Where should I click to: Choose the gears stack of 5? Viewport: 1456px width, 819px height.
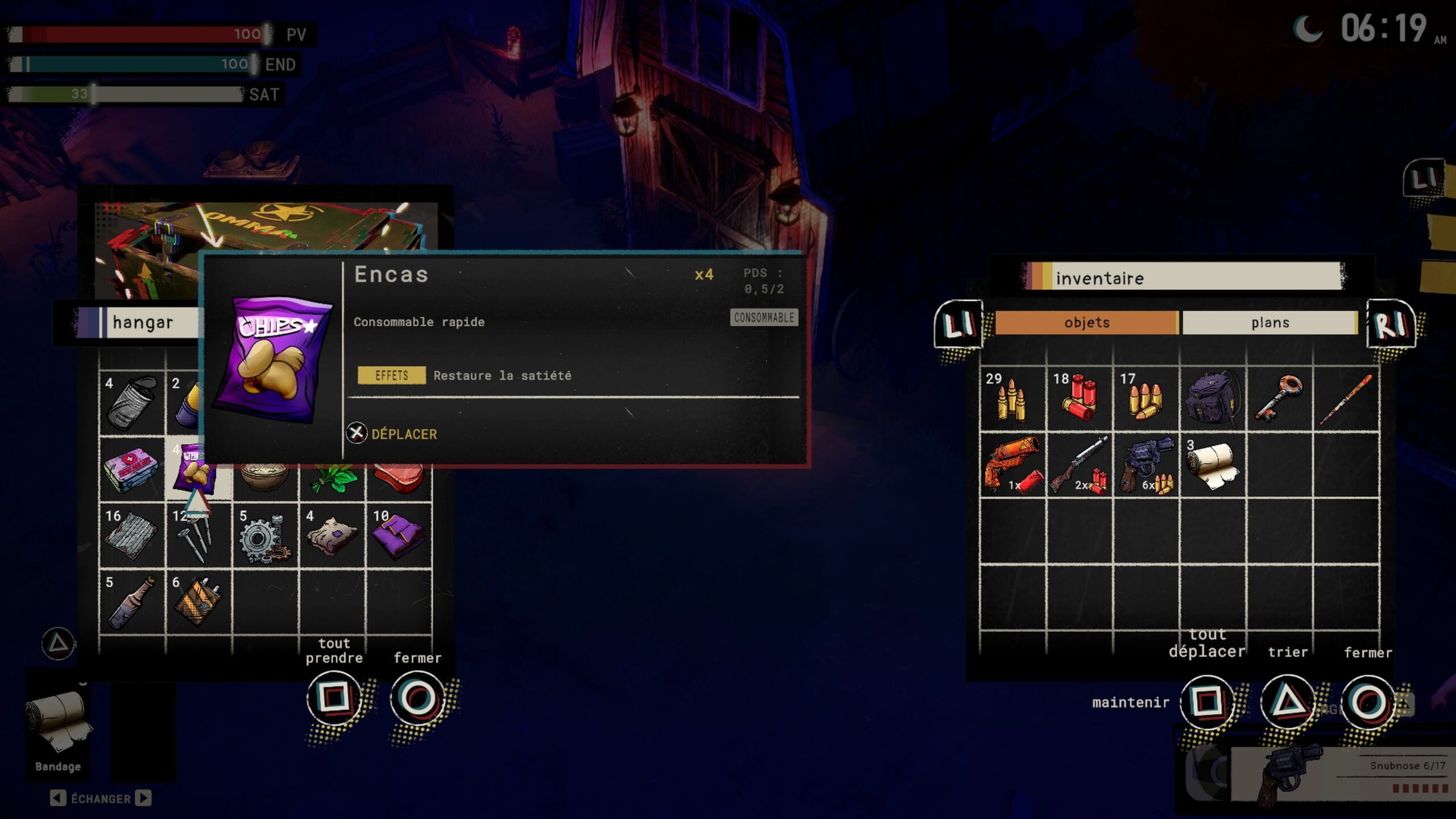pyautogui.click(x=265, y=536)
